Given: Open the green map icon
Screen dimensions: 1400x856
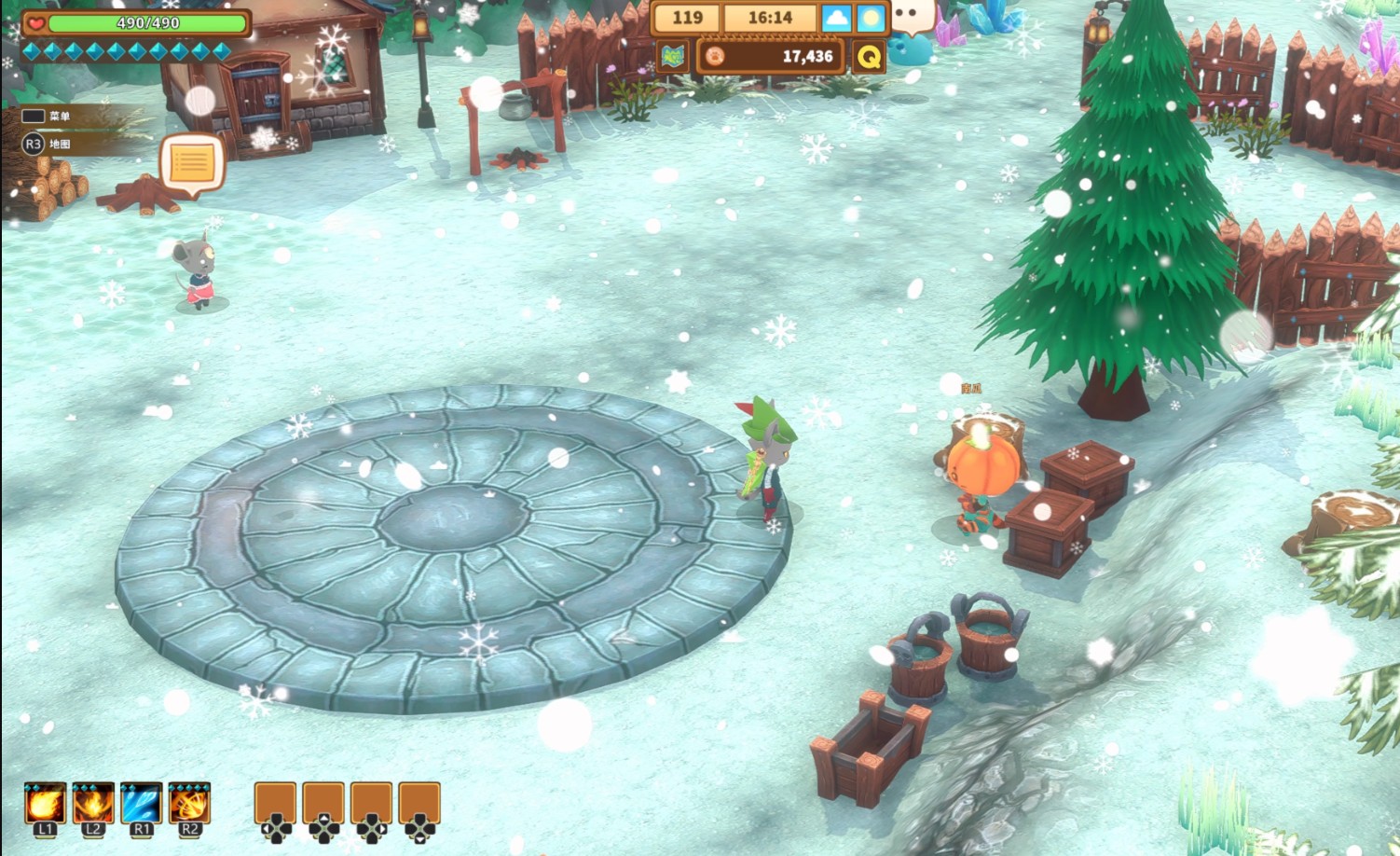Looking at the screenshot, I should (x=672, y=57).
